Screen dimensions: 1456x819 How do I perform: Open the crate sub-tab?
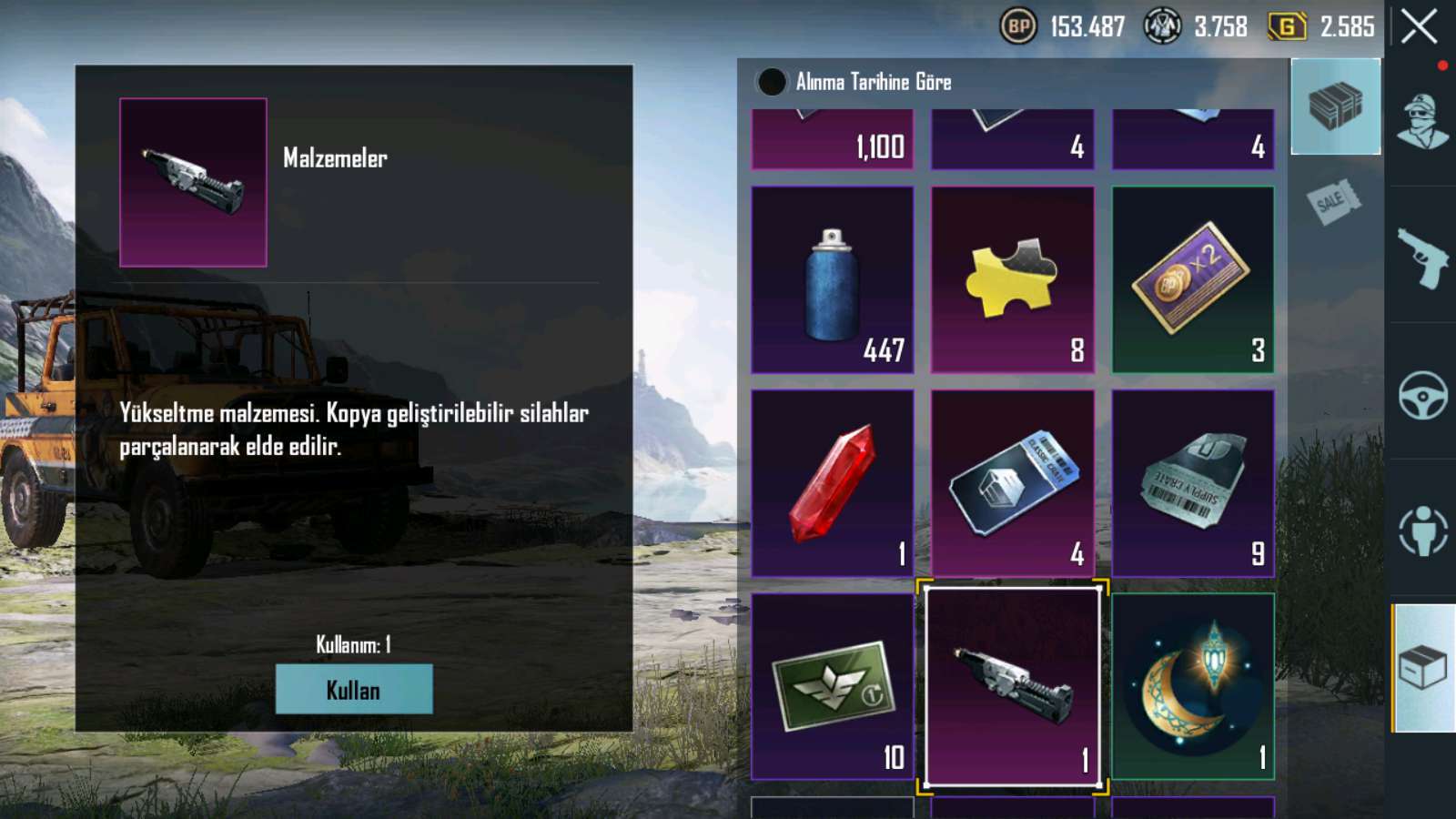tap(1335, 106)
